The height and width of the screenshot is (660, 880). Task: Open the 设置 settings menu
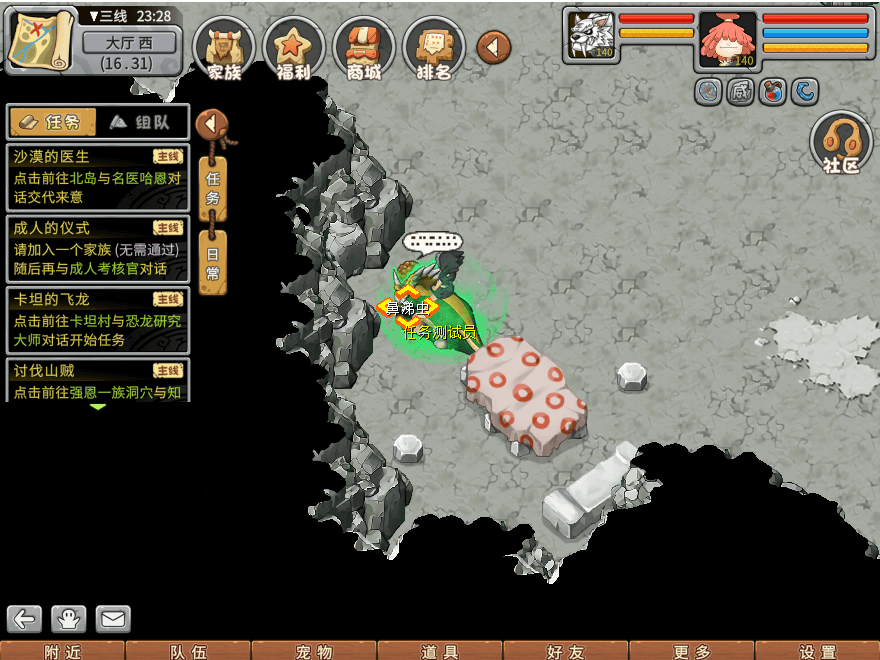tap(818, 652)
